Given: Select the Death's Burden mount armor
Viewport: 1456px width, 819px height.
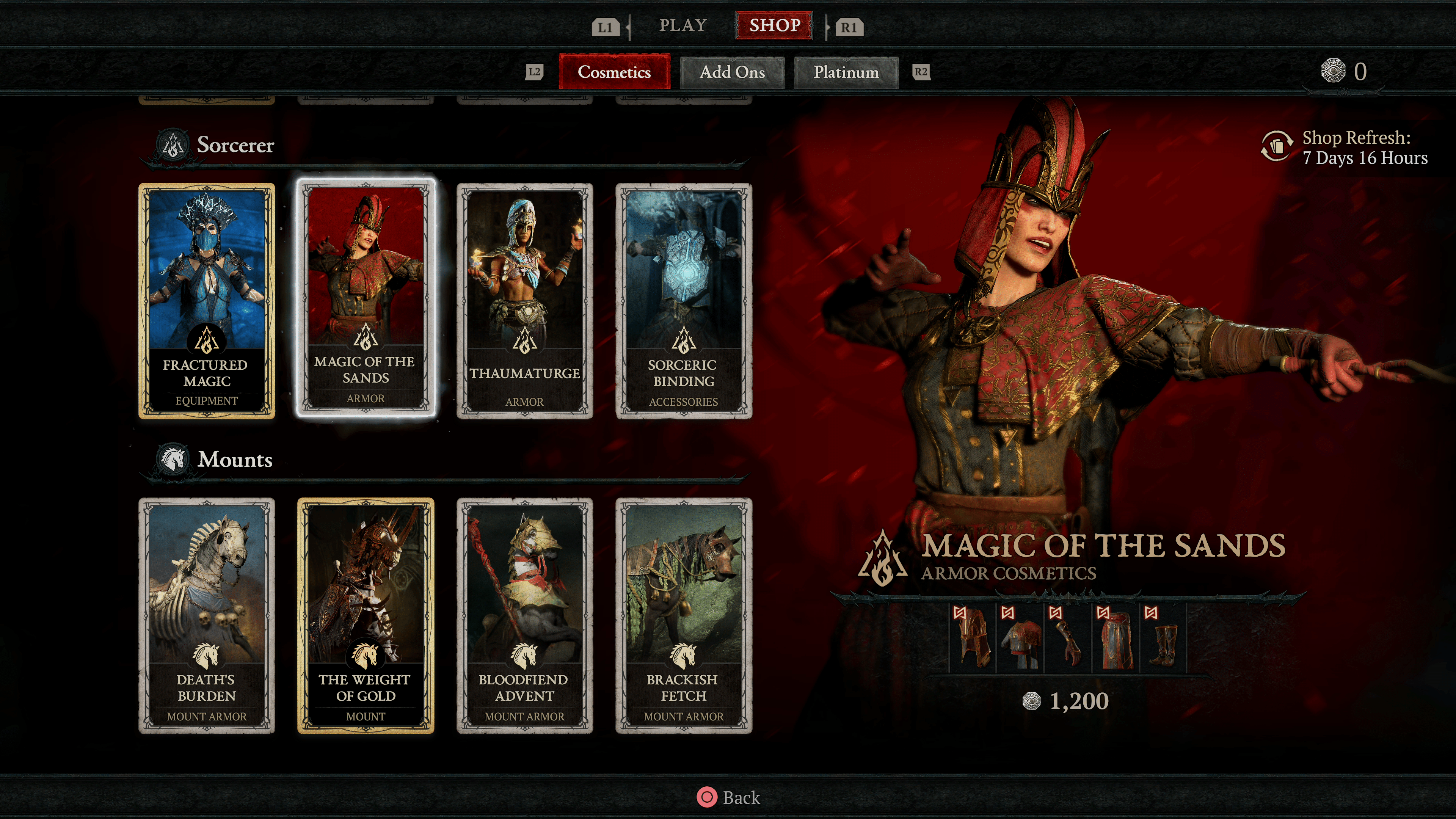Looking at the screenshot, I should click(x=207, y=615).
